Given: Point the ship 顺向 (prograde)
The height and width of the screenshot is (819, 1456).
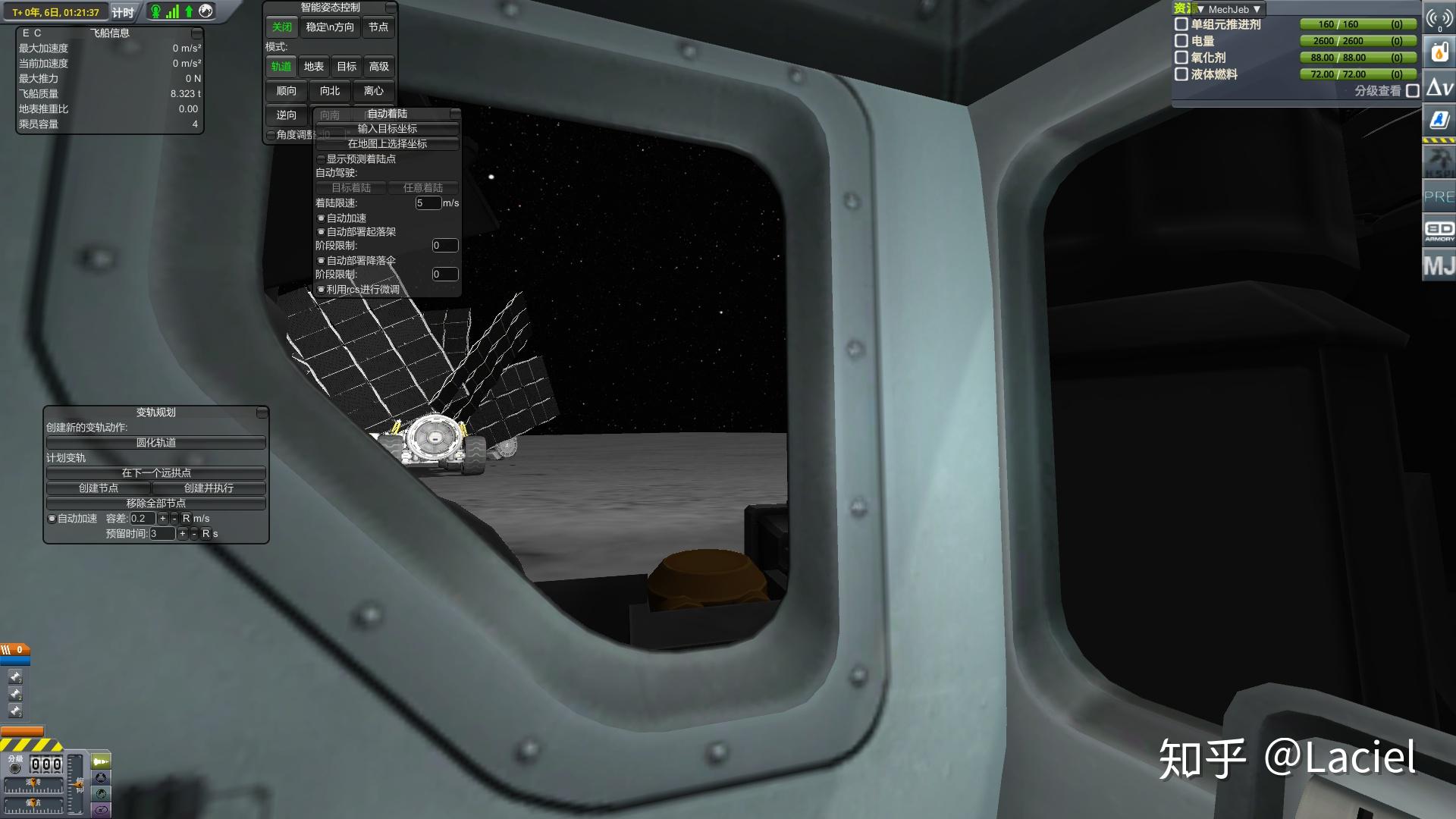Looking at the screenshot, I should coord(286,91).
